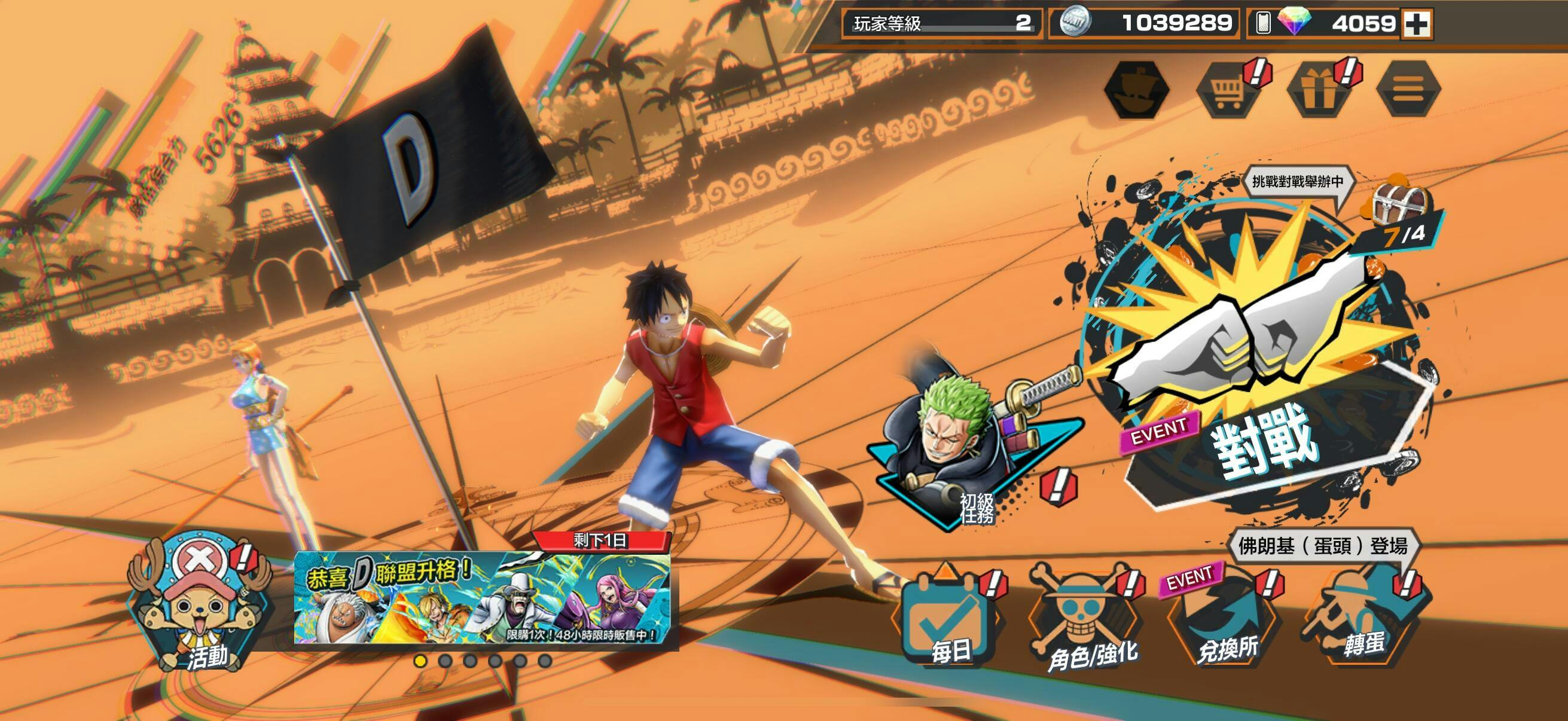Open the pirate ship icon menu
This screenshot has width=1568, height=721.
pyautogui.click(x=1136, y=90)
